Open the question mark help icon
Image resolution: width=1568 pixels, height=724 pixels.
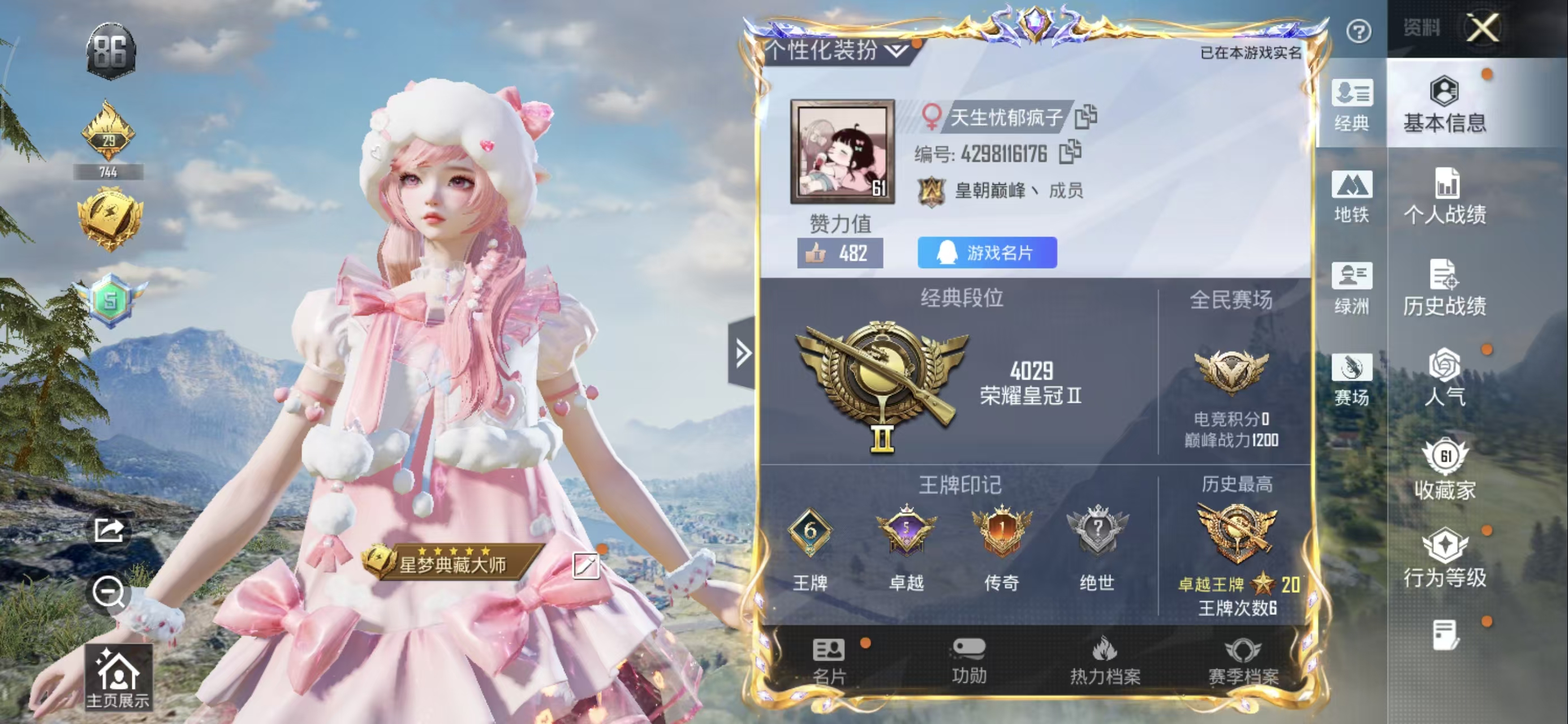1359,31
